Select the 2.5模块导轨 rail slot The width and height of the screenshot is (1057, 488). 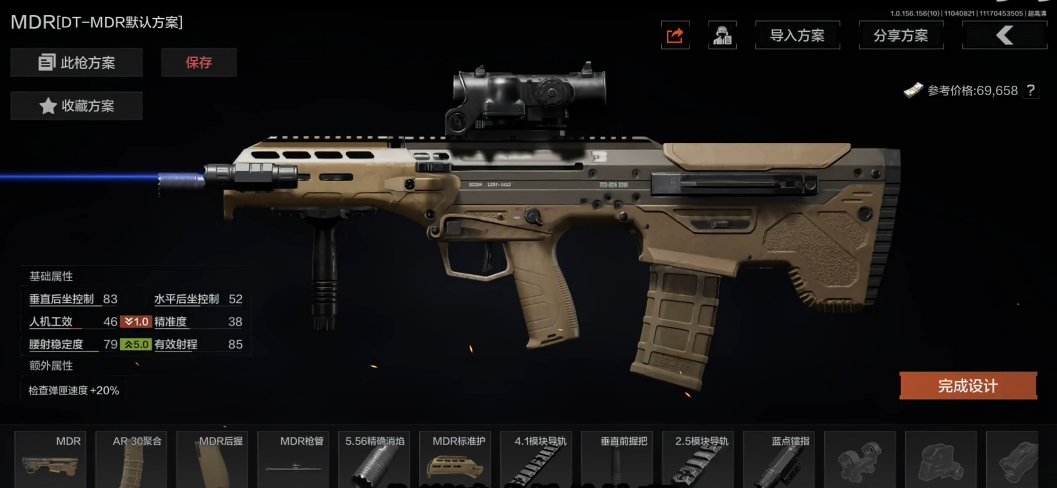[698, 460]
